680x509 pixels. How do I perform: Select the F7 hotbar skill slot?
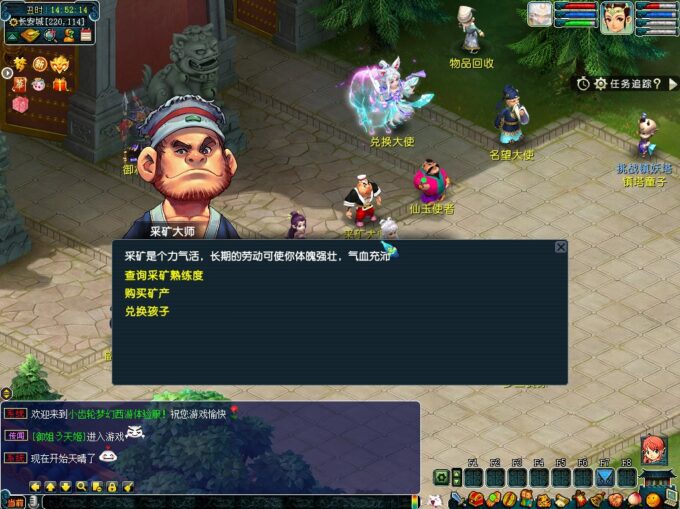(x=605, y=477)
